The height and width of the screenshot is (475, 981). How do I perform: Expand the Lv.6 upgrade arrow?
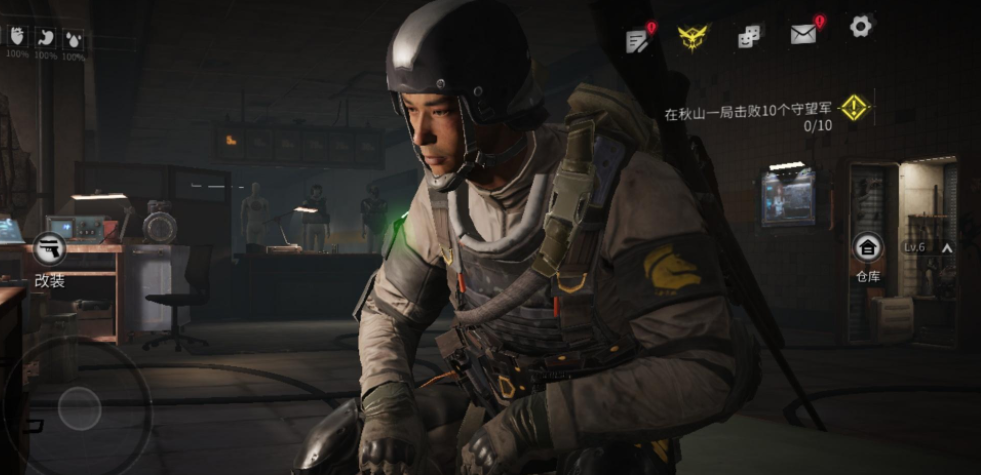coord(946,247)
